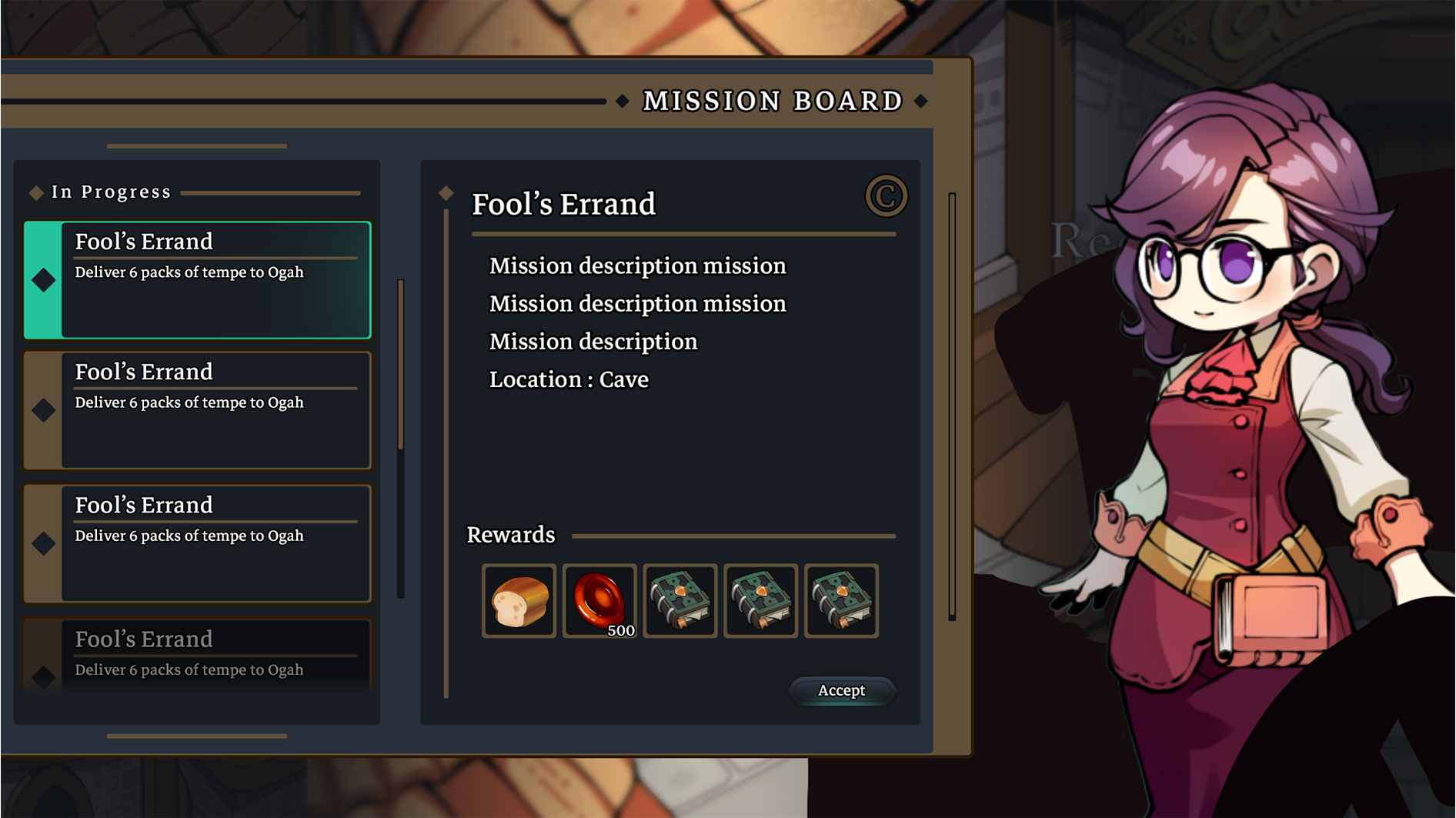Image resolution: width=1456 pixels, height=818 pixels.
Task: Click the mission details panel scrollbar
Action: (x=952, y=406)
